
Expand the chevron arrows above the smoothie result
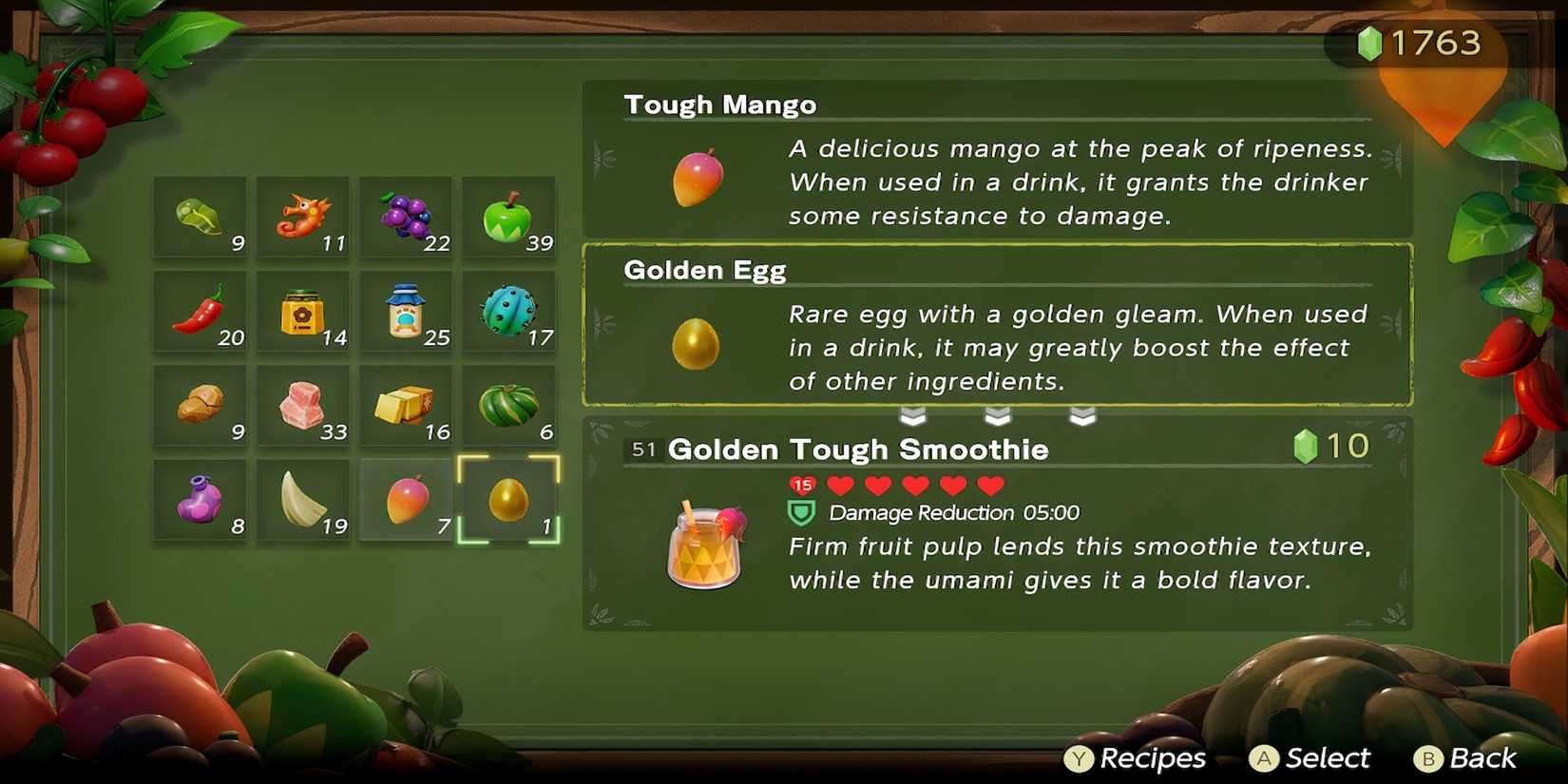click(x=998, y=414)
